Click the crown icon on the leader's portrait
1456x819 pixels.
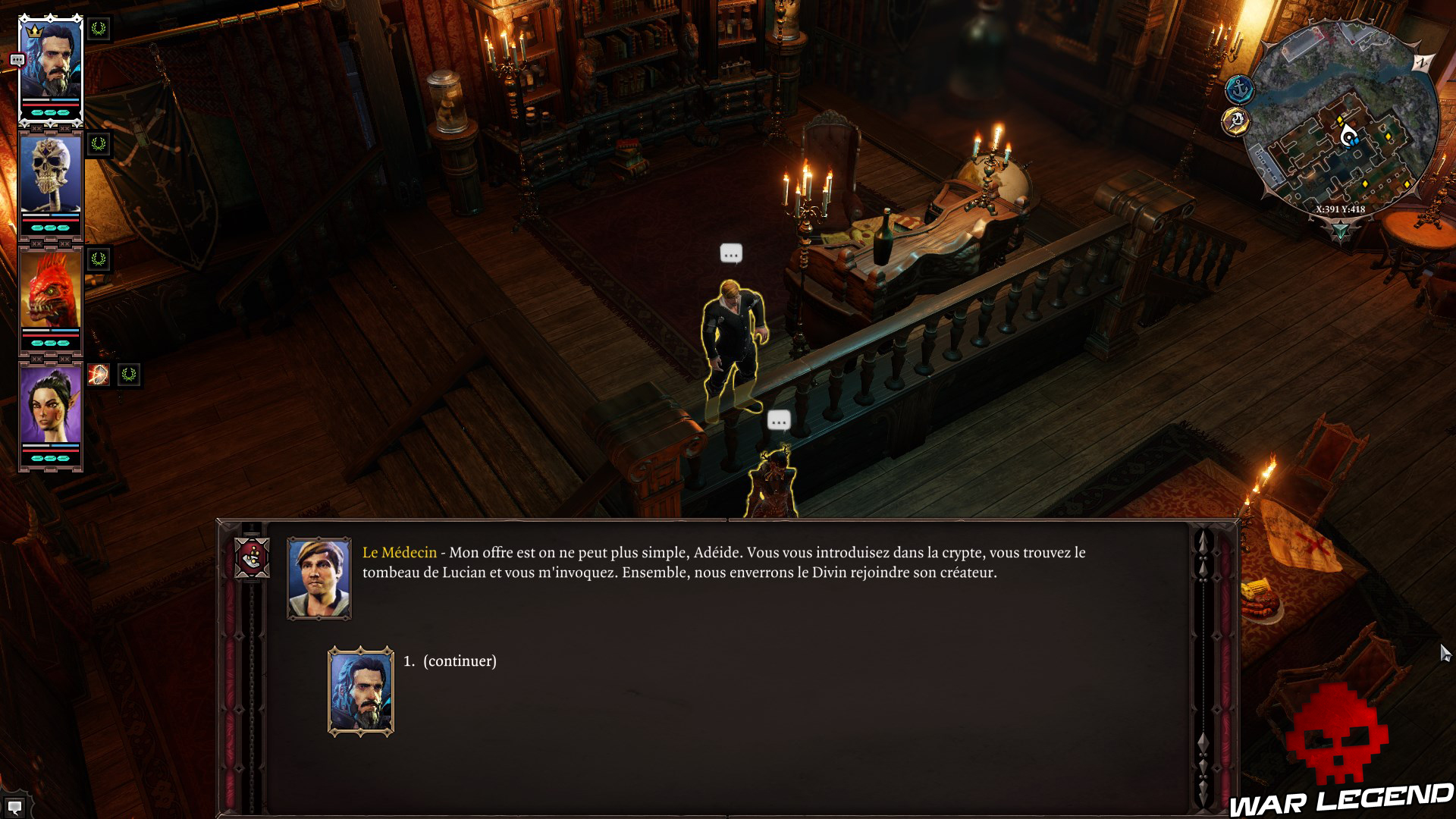[36, 32]
